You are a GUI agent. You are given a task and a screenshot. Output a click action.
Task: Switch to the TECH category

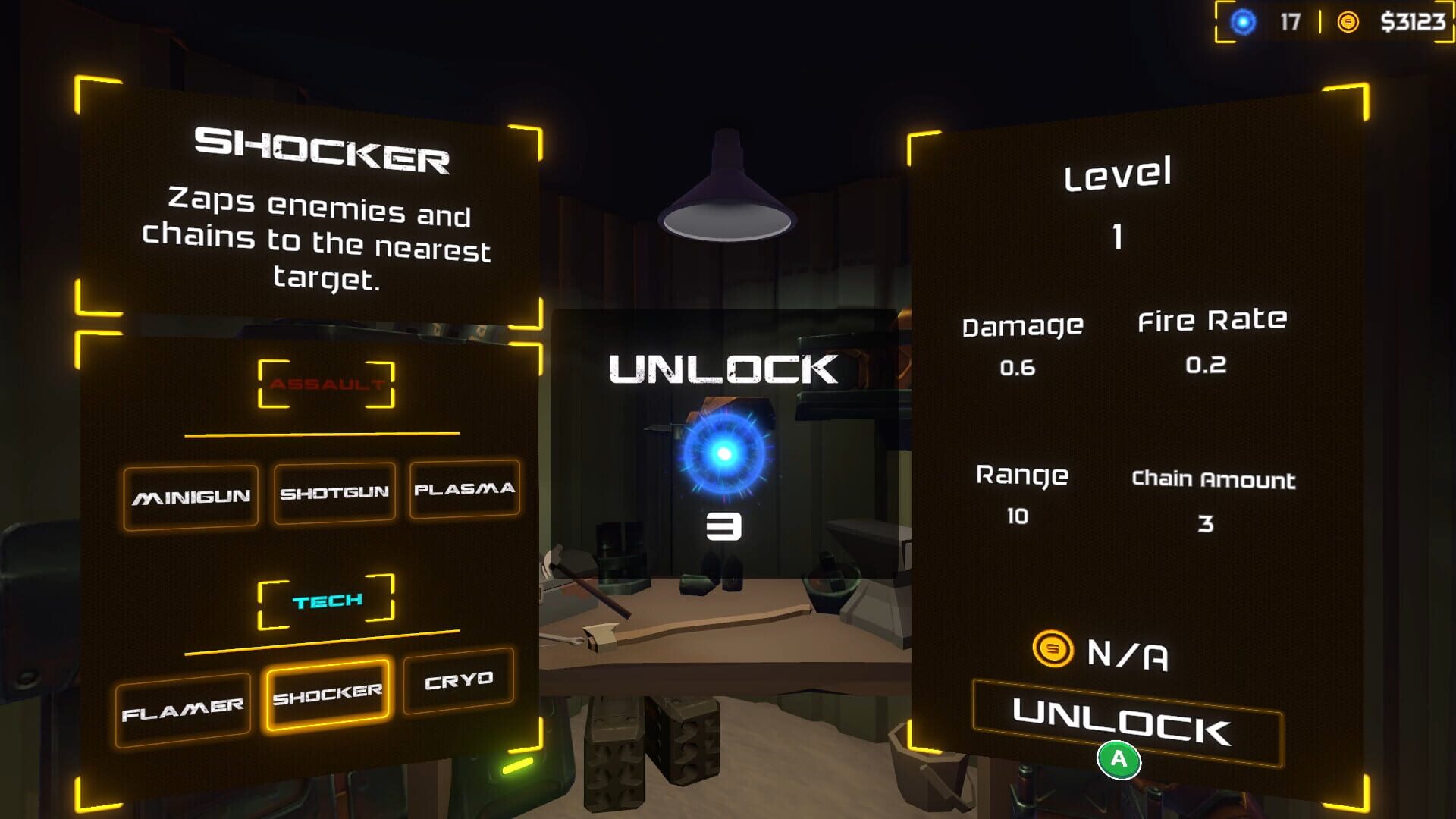(326, 600)
